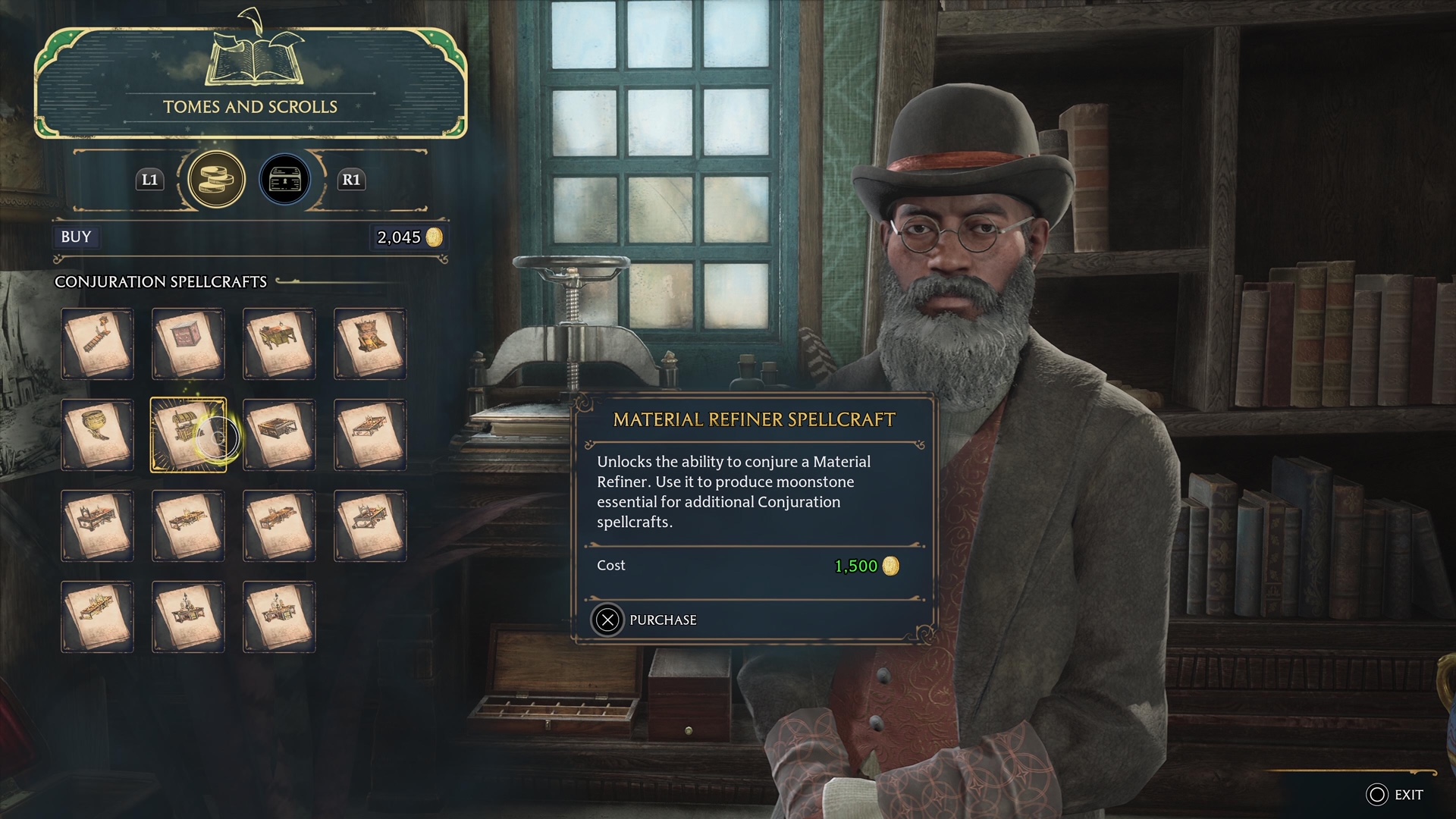Select the highlighted Material Refiner spellcraft

coord(188,435)
